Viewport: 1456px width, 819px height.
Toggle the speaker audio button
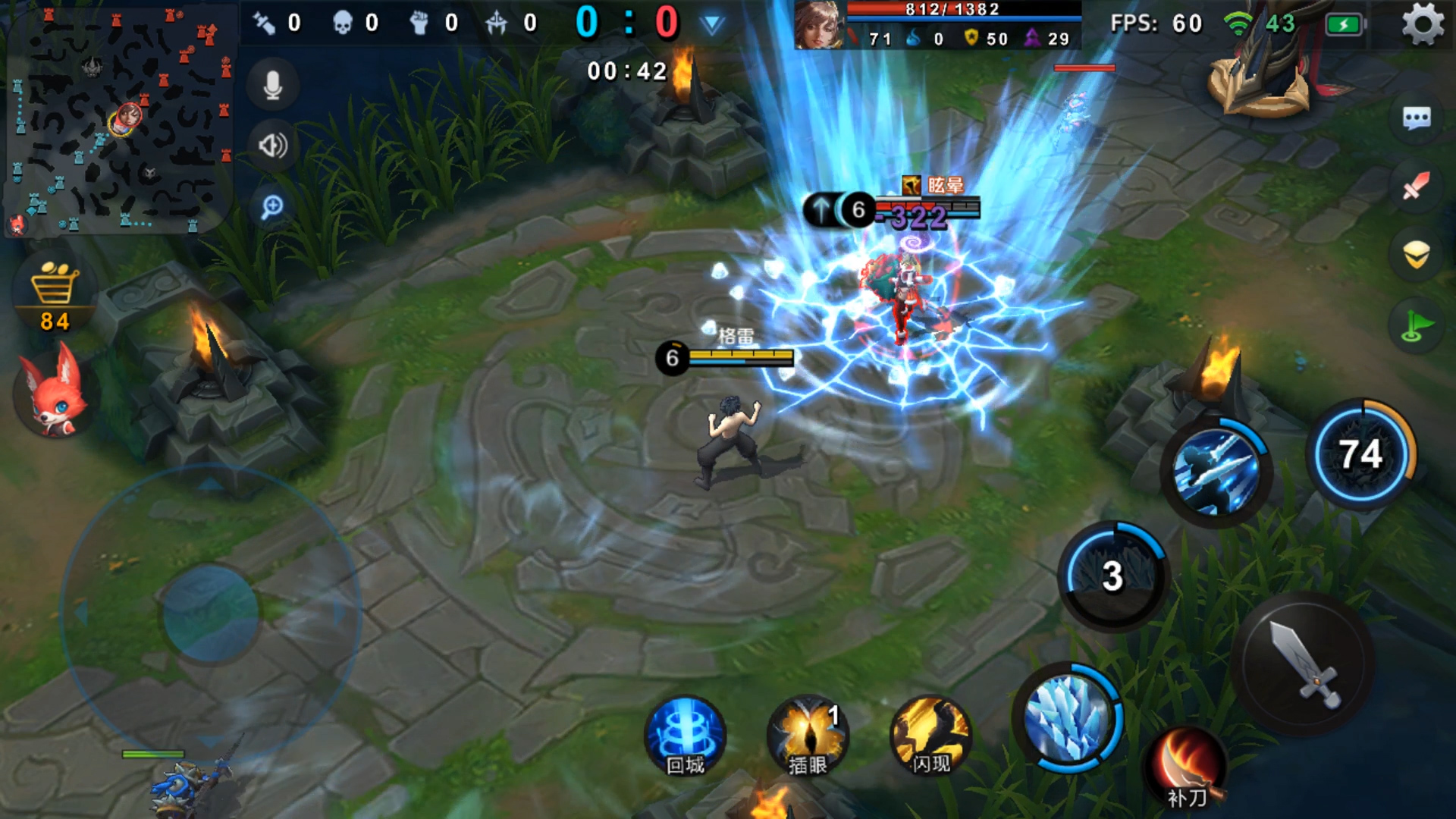pyautogui.click(x=273, y=145)
